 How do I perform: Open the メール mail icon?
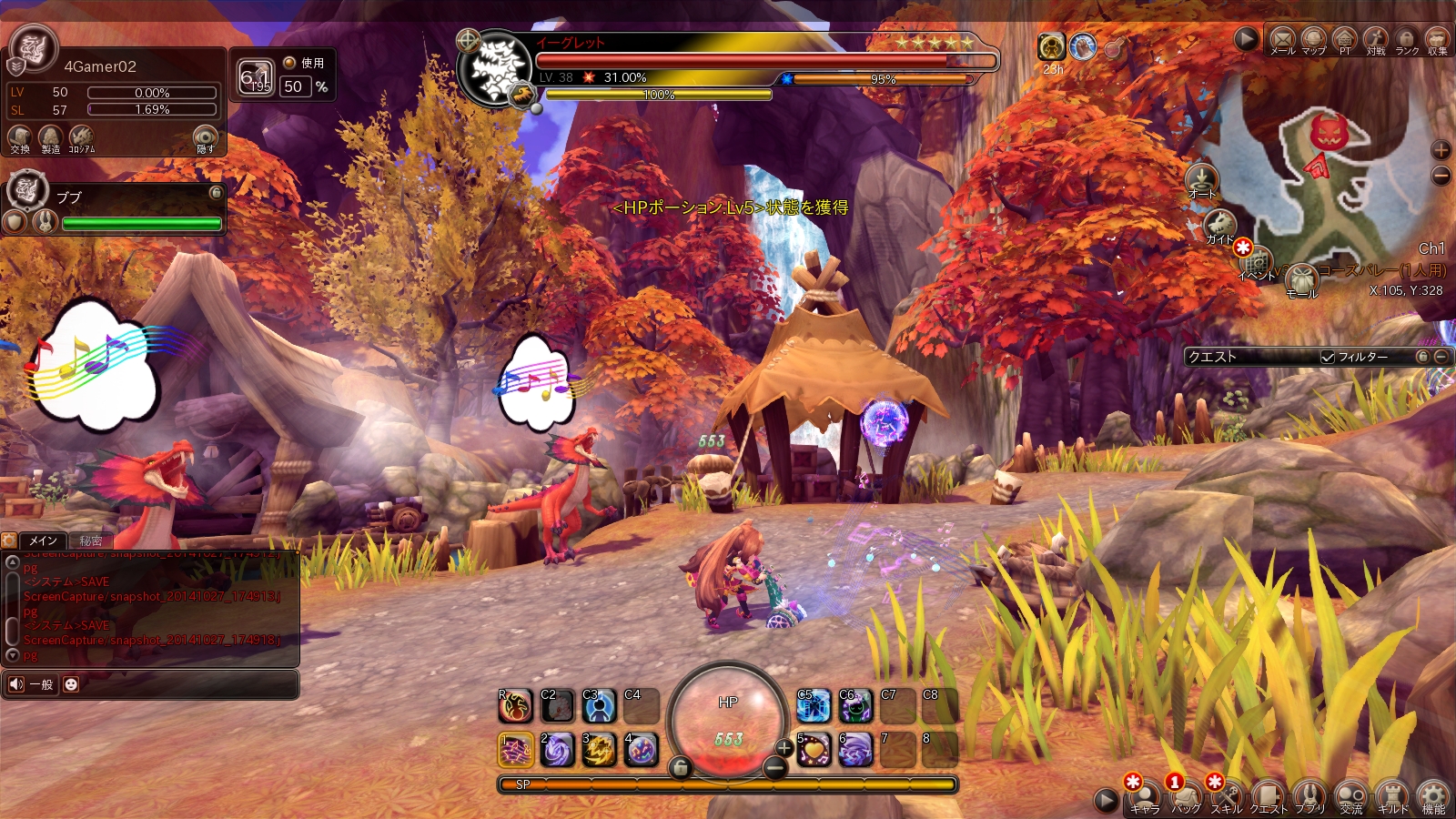(1282, 40)
